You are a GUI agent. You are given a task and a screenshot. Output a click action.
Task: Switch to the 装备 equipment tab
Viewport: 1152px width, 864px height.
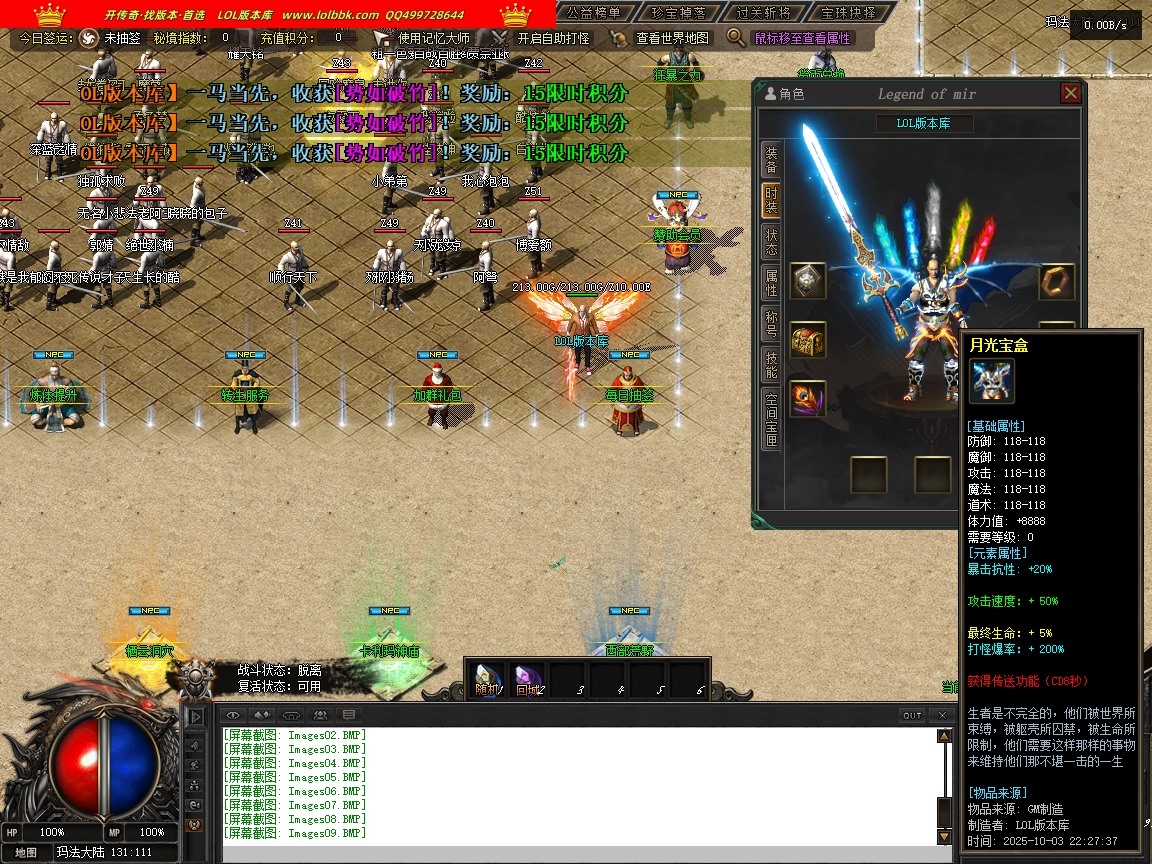[x=771, y=160]
